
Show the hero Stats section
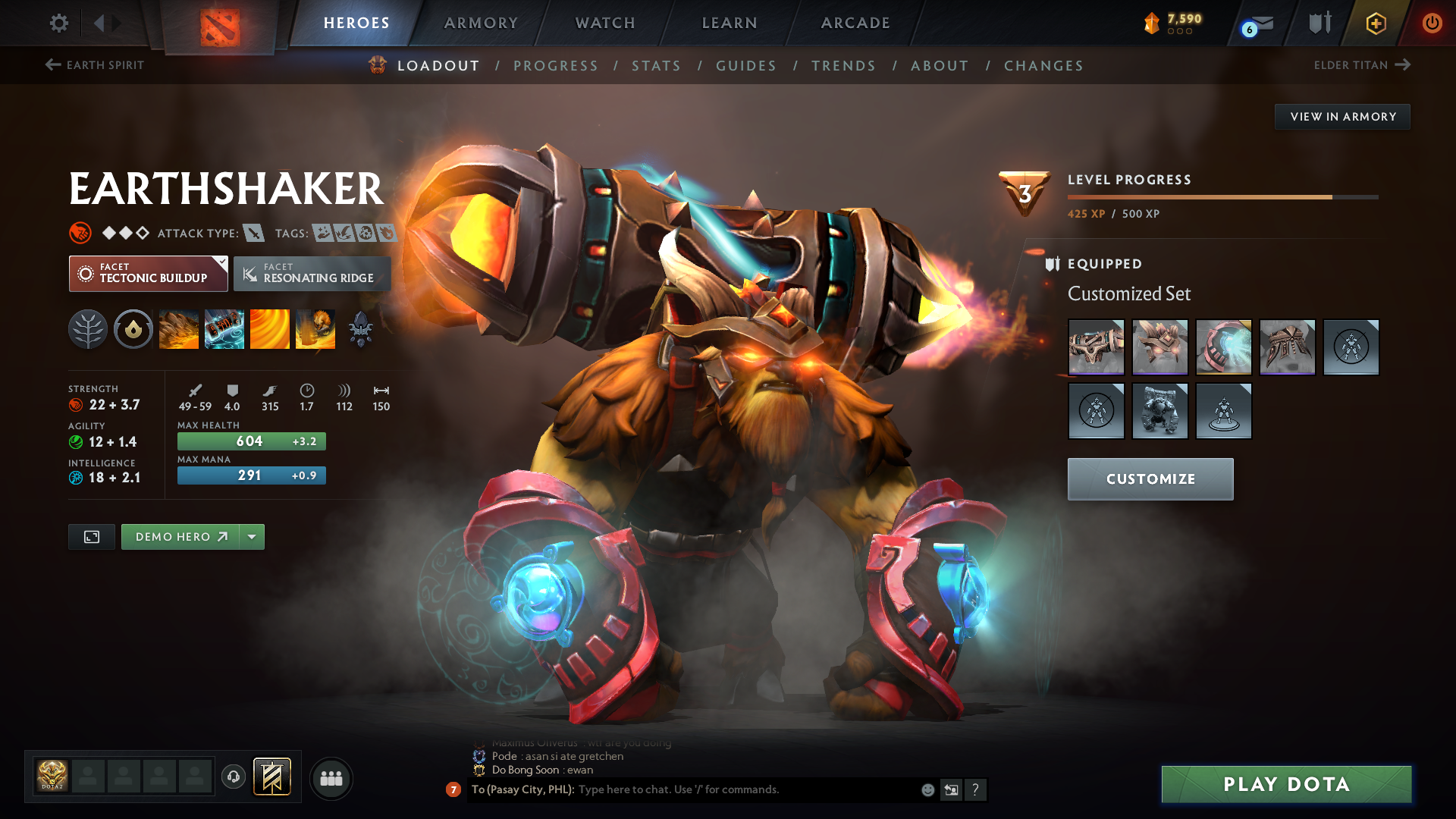pos(656,66)
